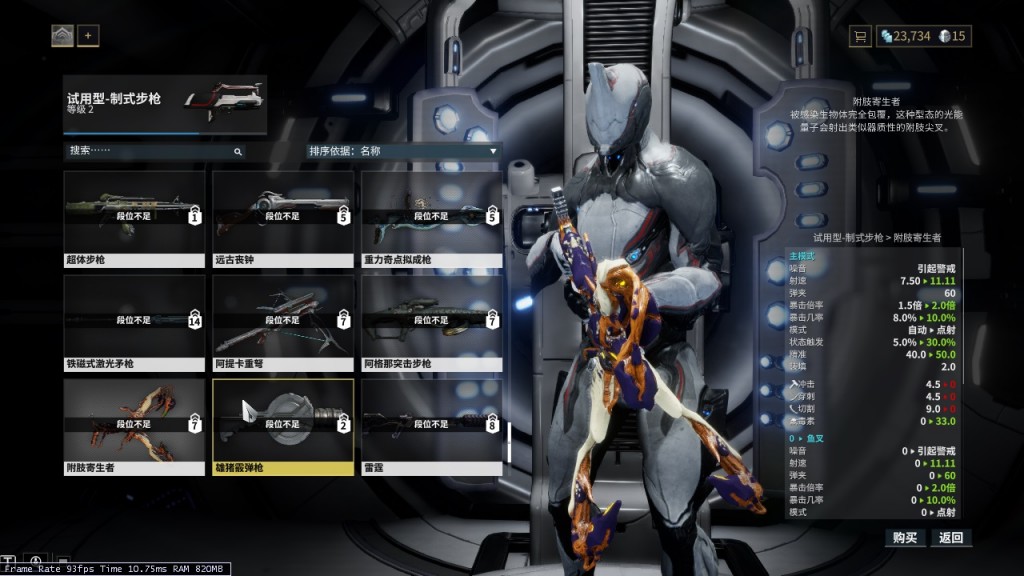The image size is (1024, 576).
Task: Pick the highlighted 雄猪霰弹枪 shotgun tile
Action: click(283, 426)
